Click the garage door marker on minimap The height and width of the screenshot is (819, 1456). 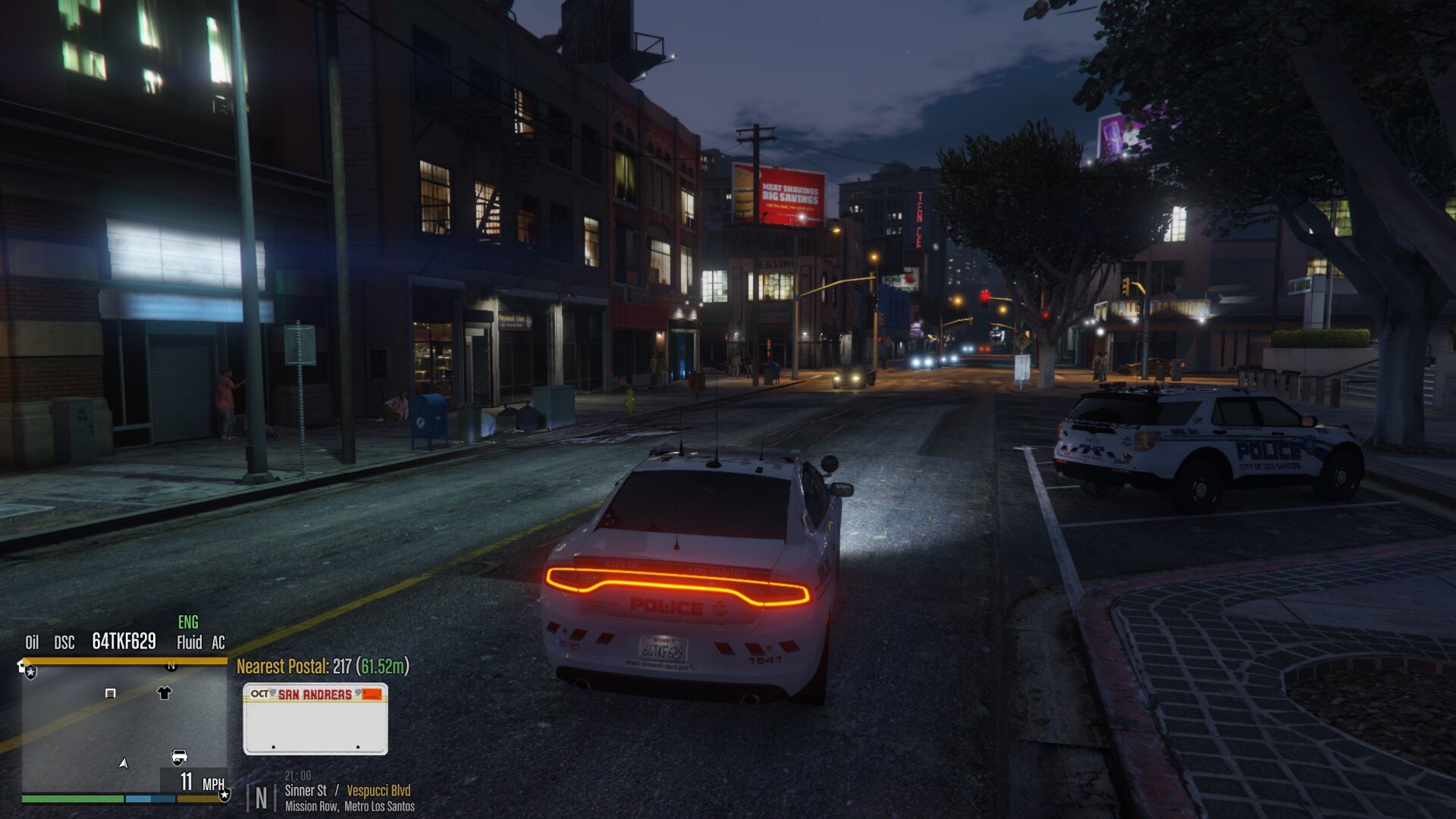point(110,693)
